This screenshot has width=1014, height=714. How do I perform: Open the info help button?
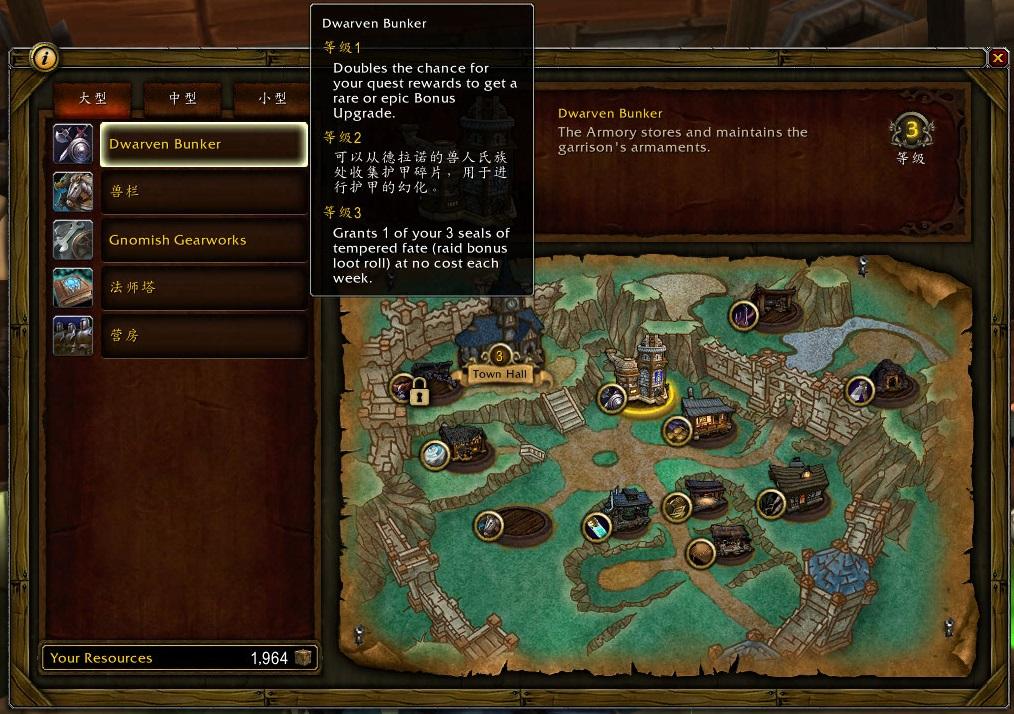tap(44, 58)
